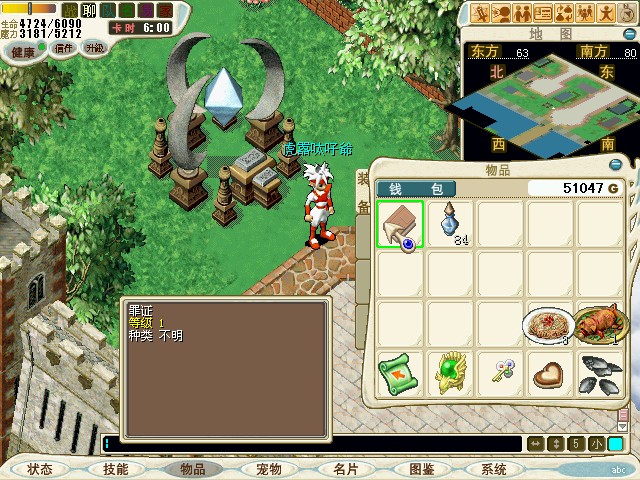Select the fried rice plate item
Screen dimensions: 640x480
(x=548, y=325)
